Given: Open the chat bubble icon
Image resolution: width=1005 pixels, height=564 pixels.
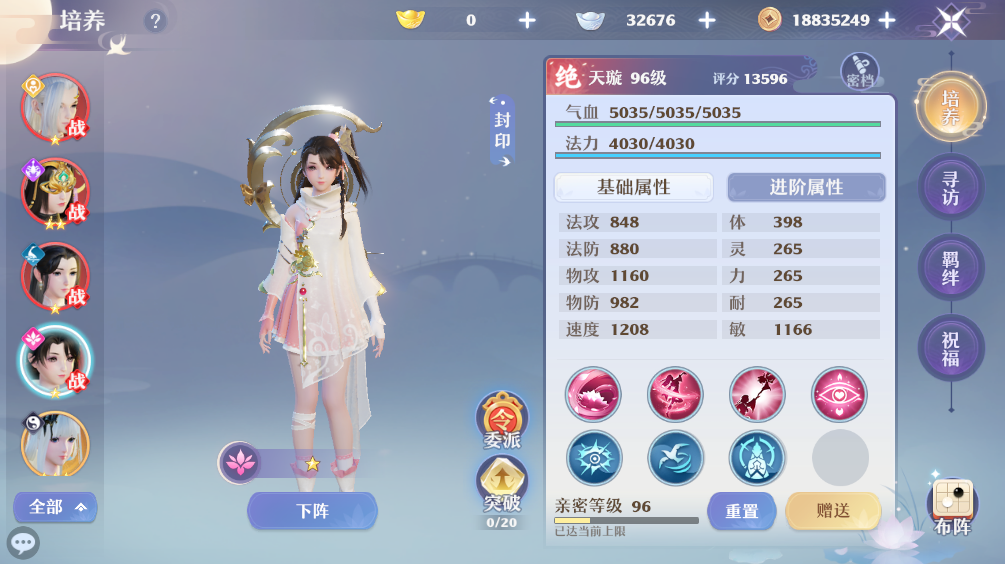Looking at the screenshot, I should (x=23, y=542).
